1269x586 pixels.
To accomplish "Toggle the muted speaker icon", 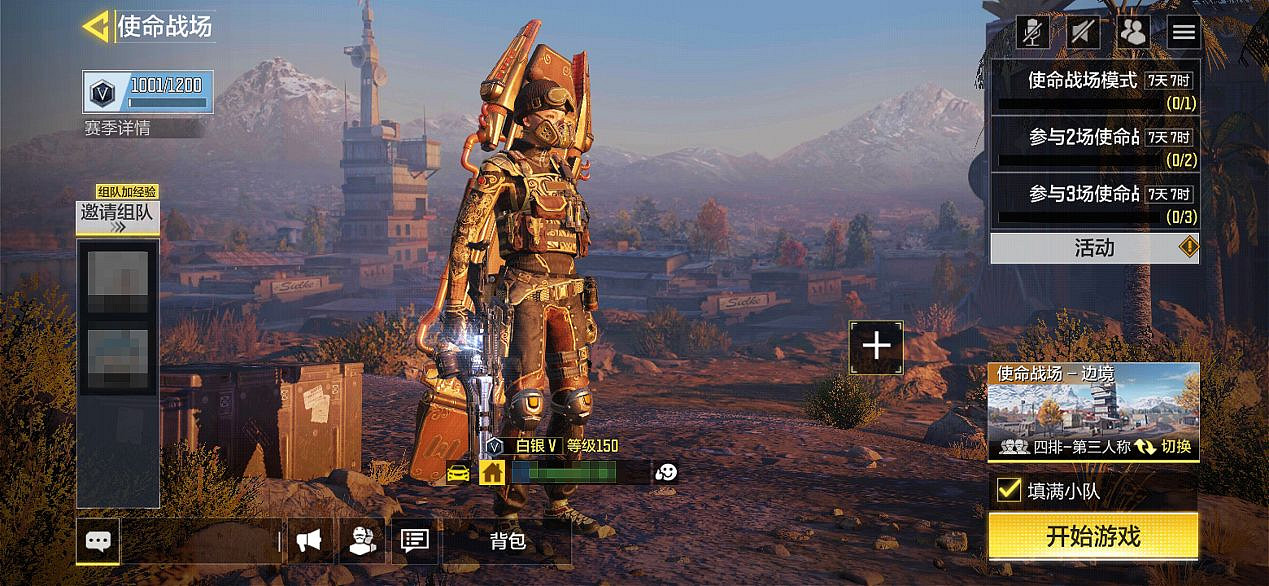I will 1083,32.
